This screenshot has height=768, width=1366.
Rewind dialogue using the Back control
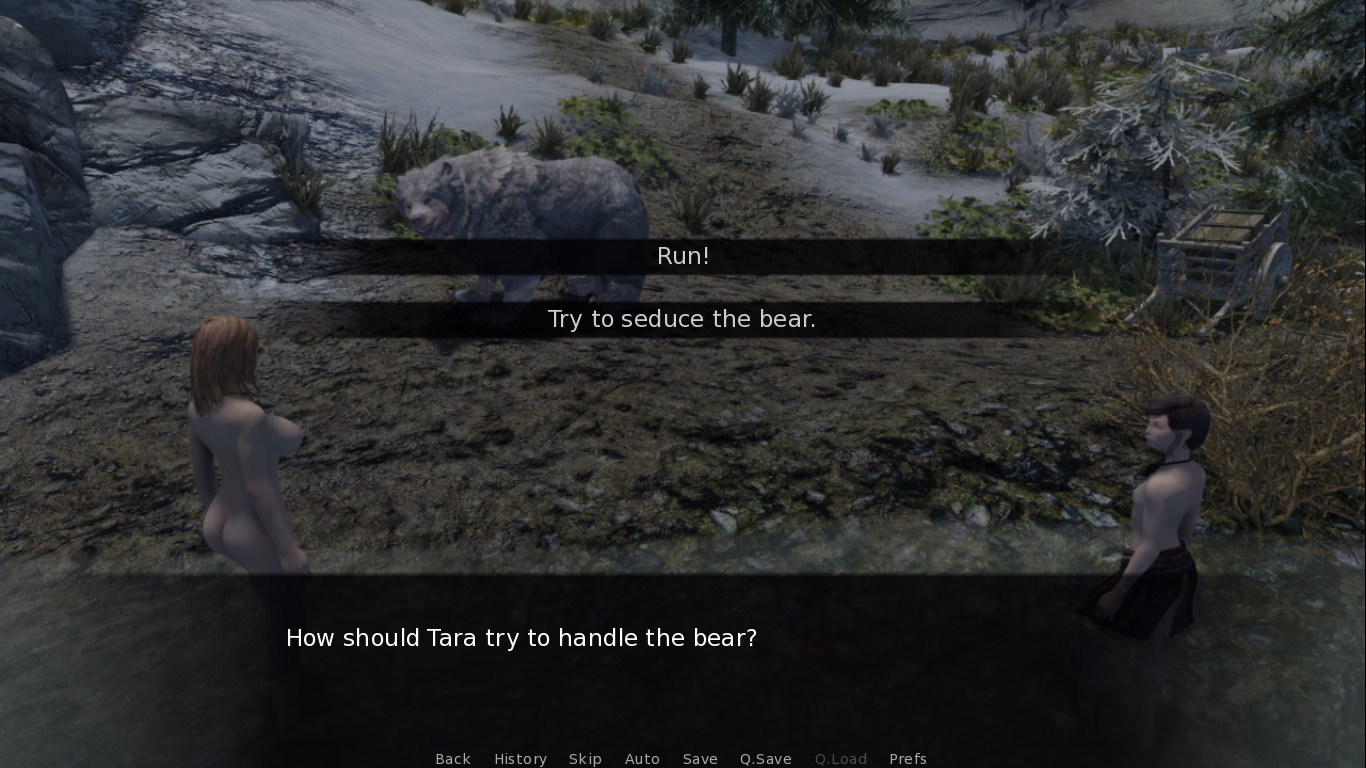pos(453,759)
